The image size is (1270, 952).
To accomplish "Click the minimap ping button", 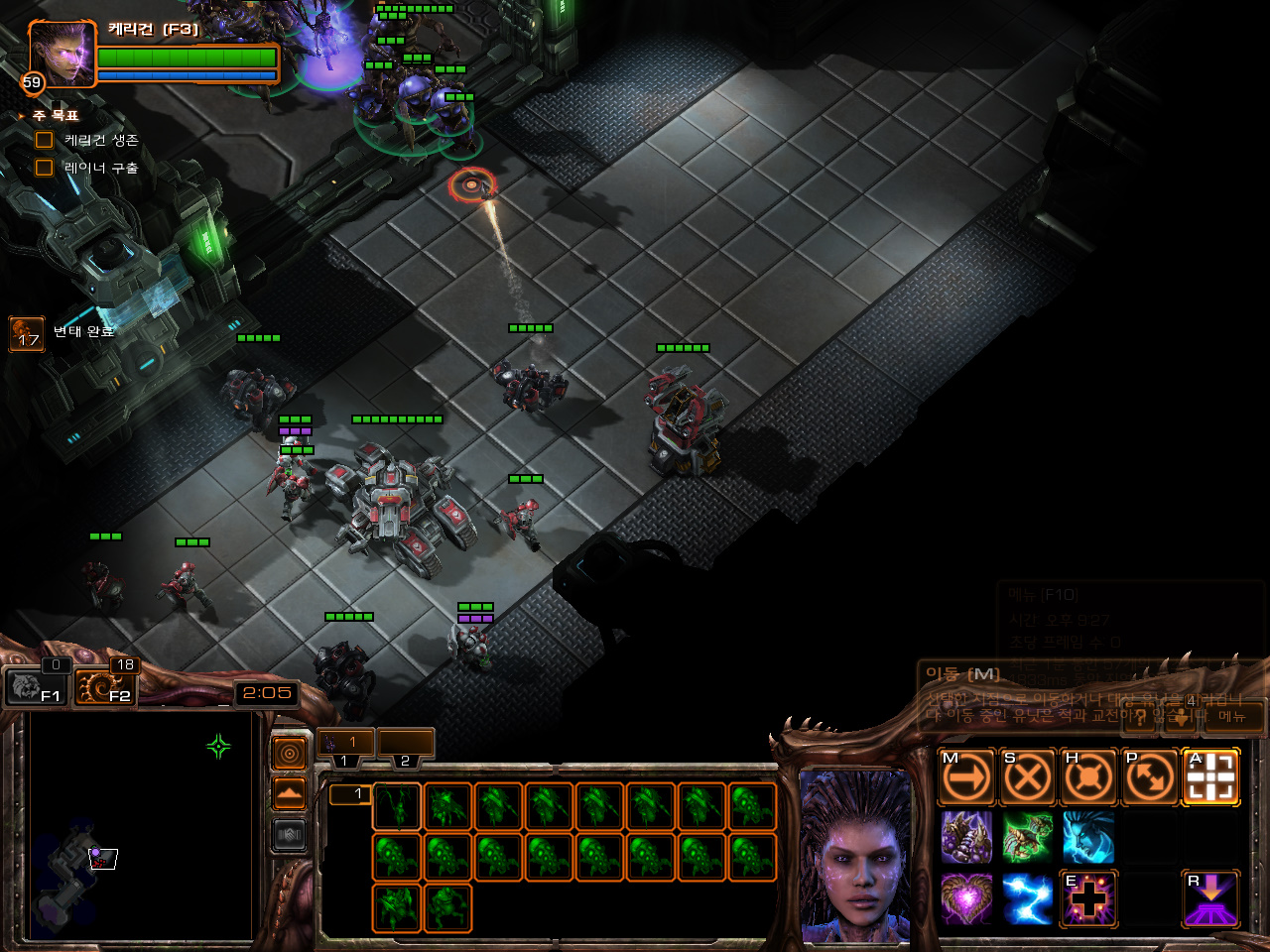I will 289,754.
